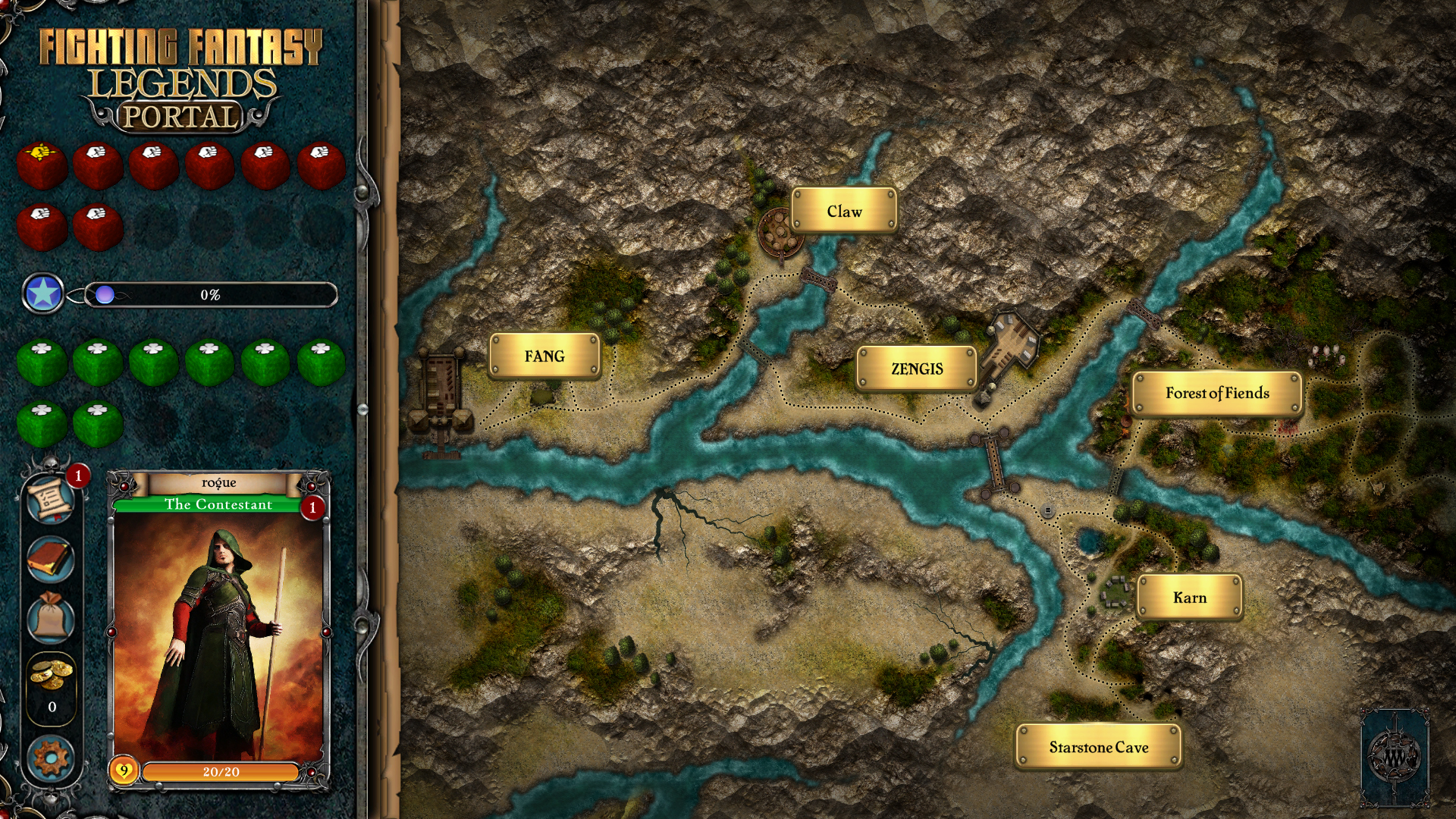Select the ZENGIS map plaque
The image size is (1456, 819).
point(917,368)
